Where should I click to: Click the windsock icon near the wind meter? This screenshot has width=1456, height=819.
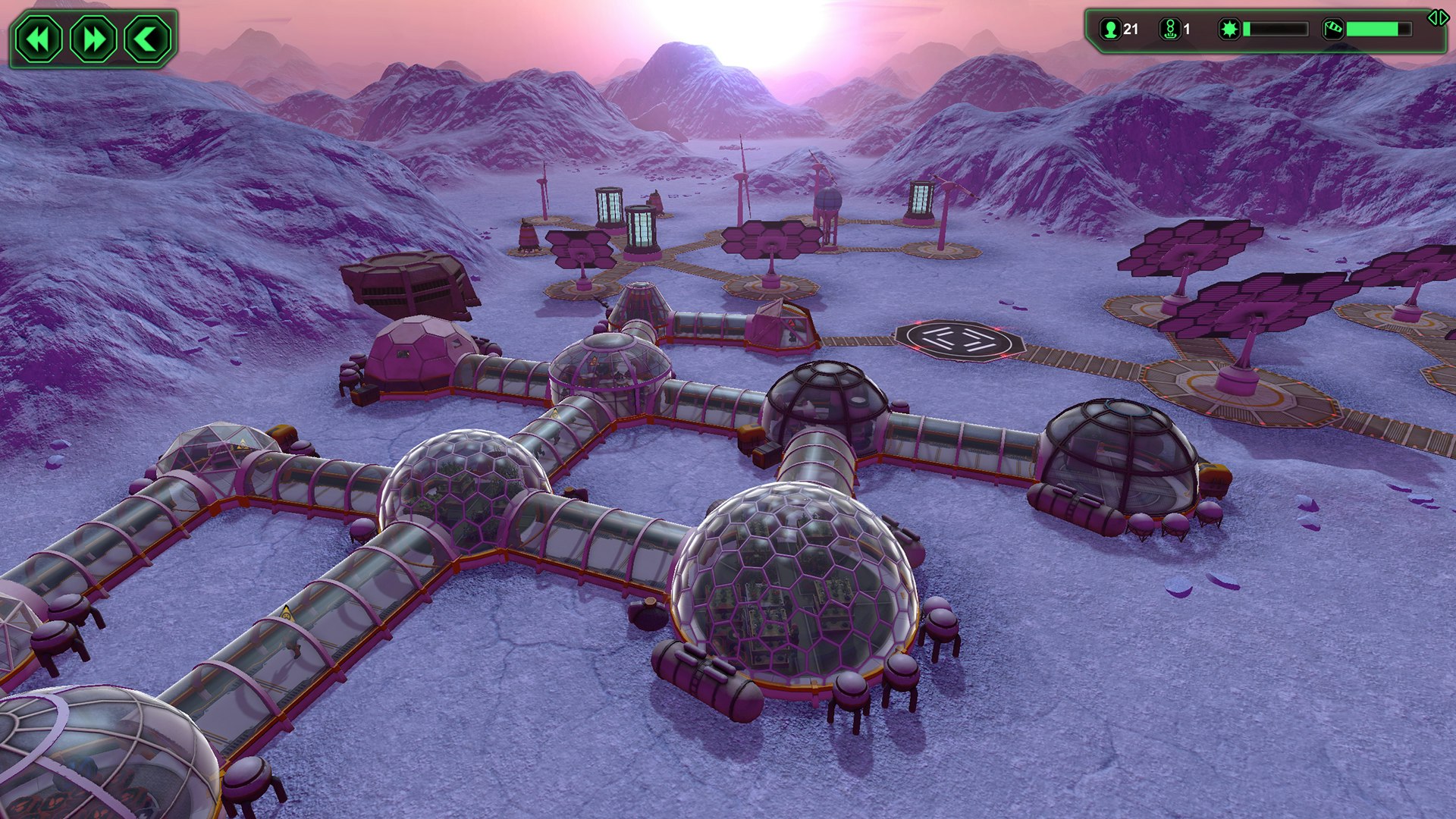pos(1332,29)
